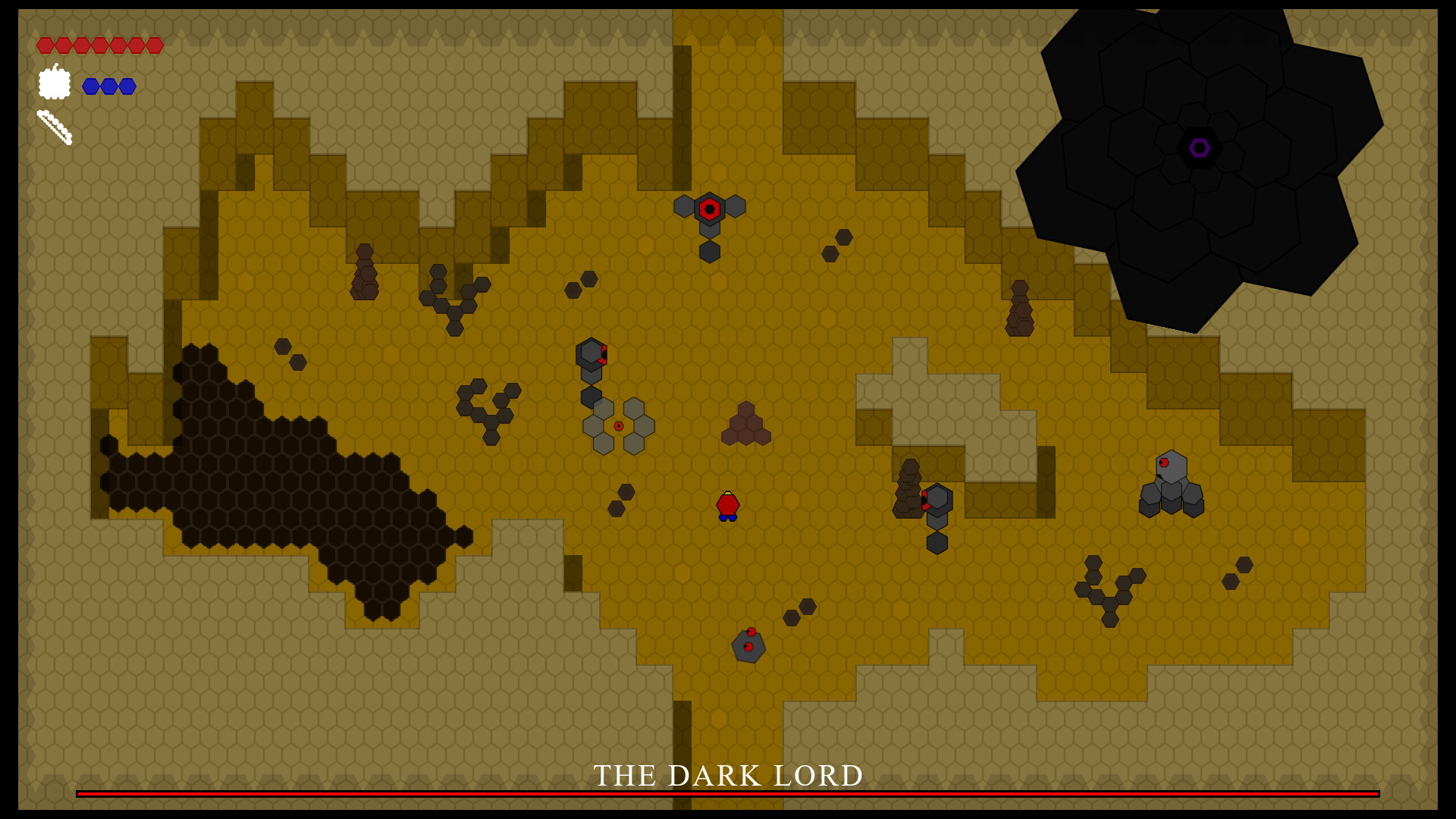Click the first red health hexagon
Image resolution: width=1456 pixels, height=819 pixels.
coord(47,45)
